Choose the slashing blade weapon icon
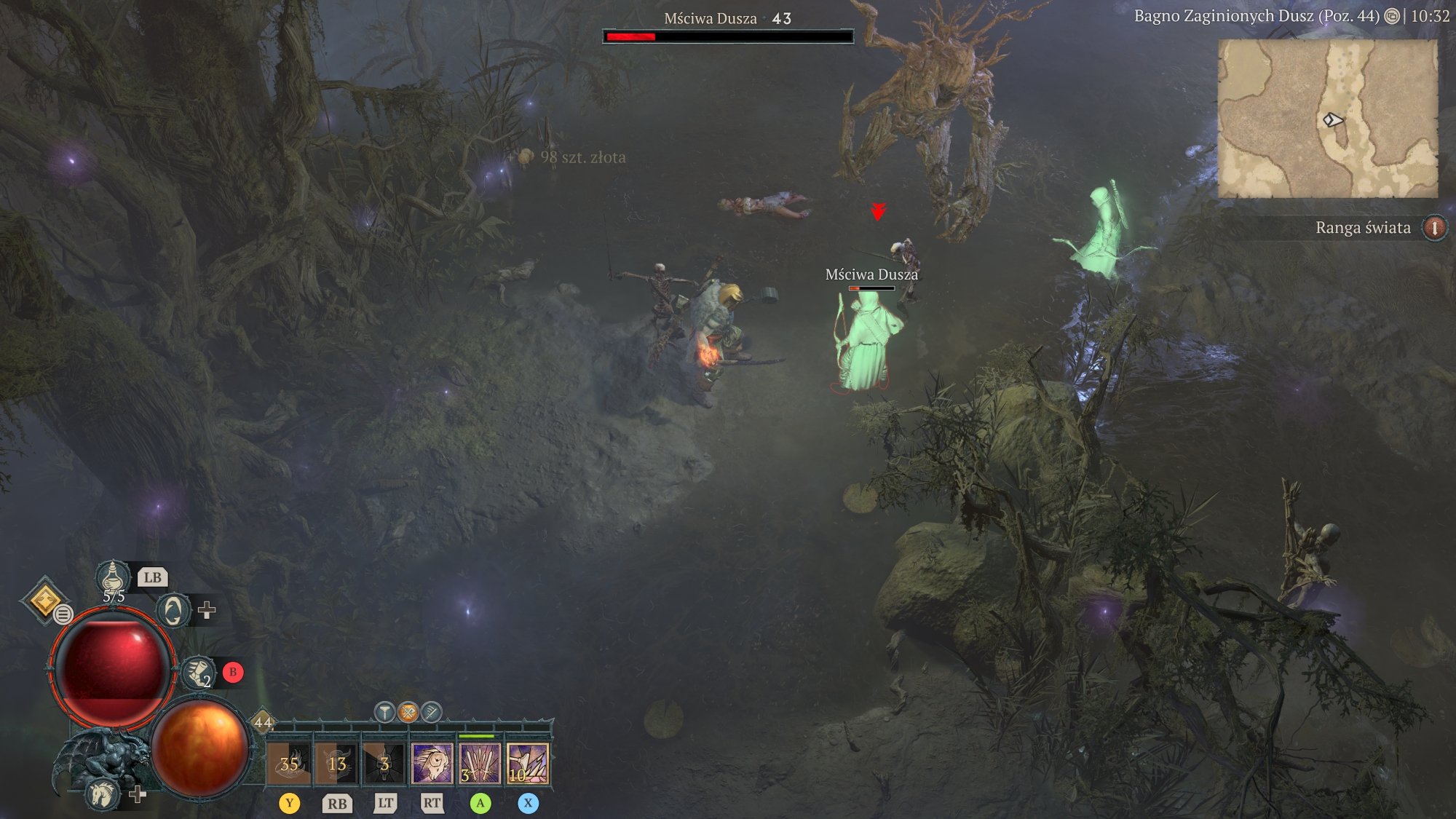Viewport: 1456px width, 819px height. tap(432, 711)
